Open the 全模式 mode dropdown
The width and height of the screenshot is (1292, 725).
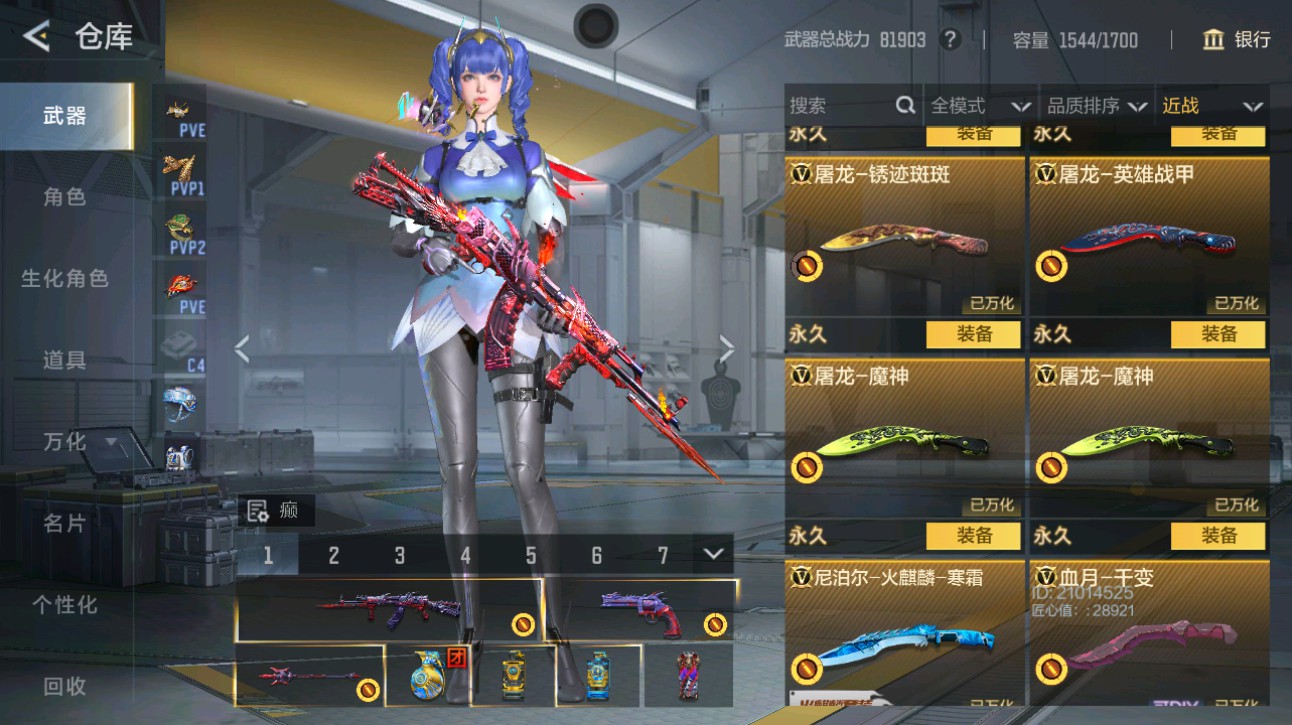(980, 104)
